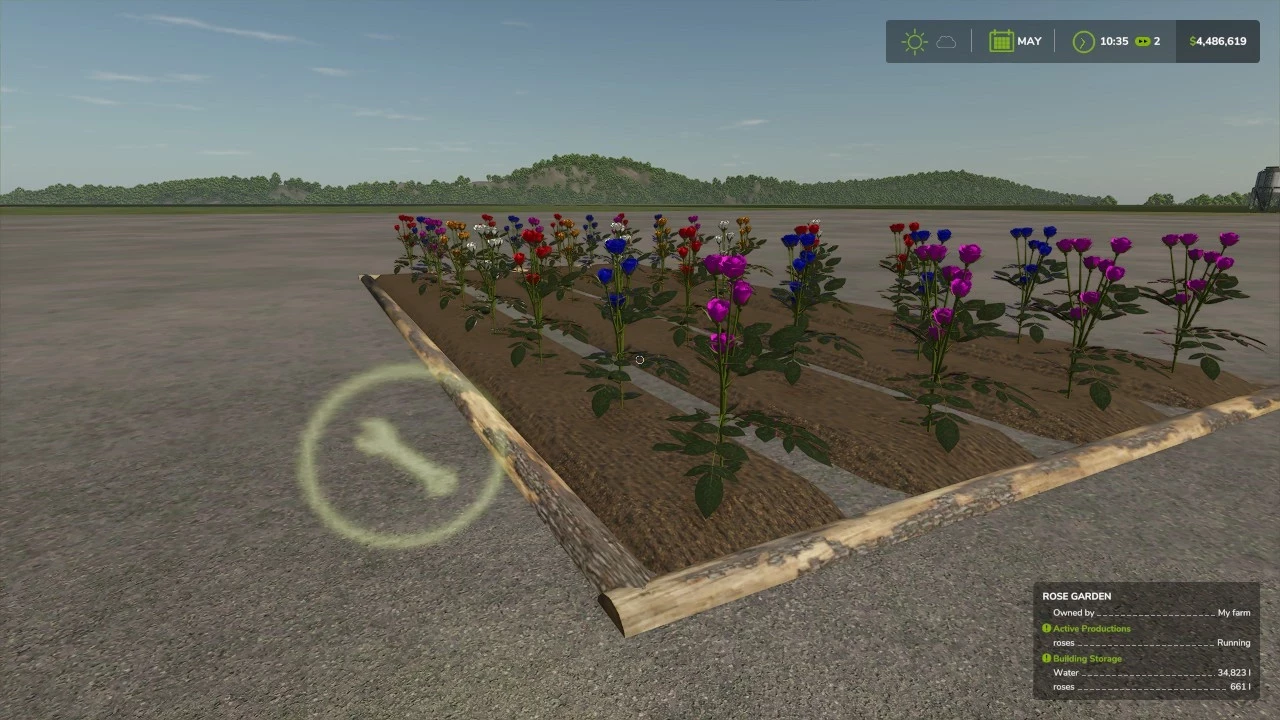Viewport: 1280px width, 720px height.
Task: Click the Active Productions info icon
Action: [x=1047, y=628]
